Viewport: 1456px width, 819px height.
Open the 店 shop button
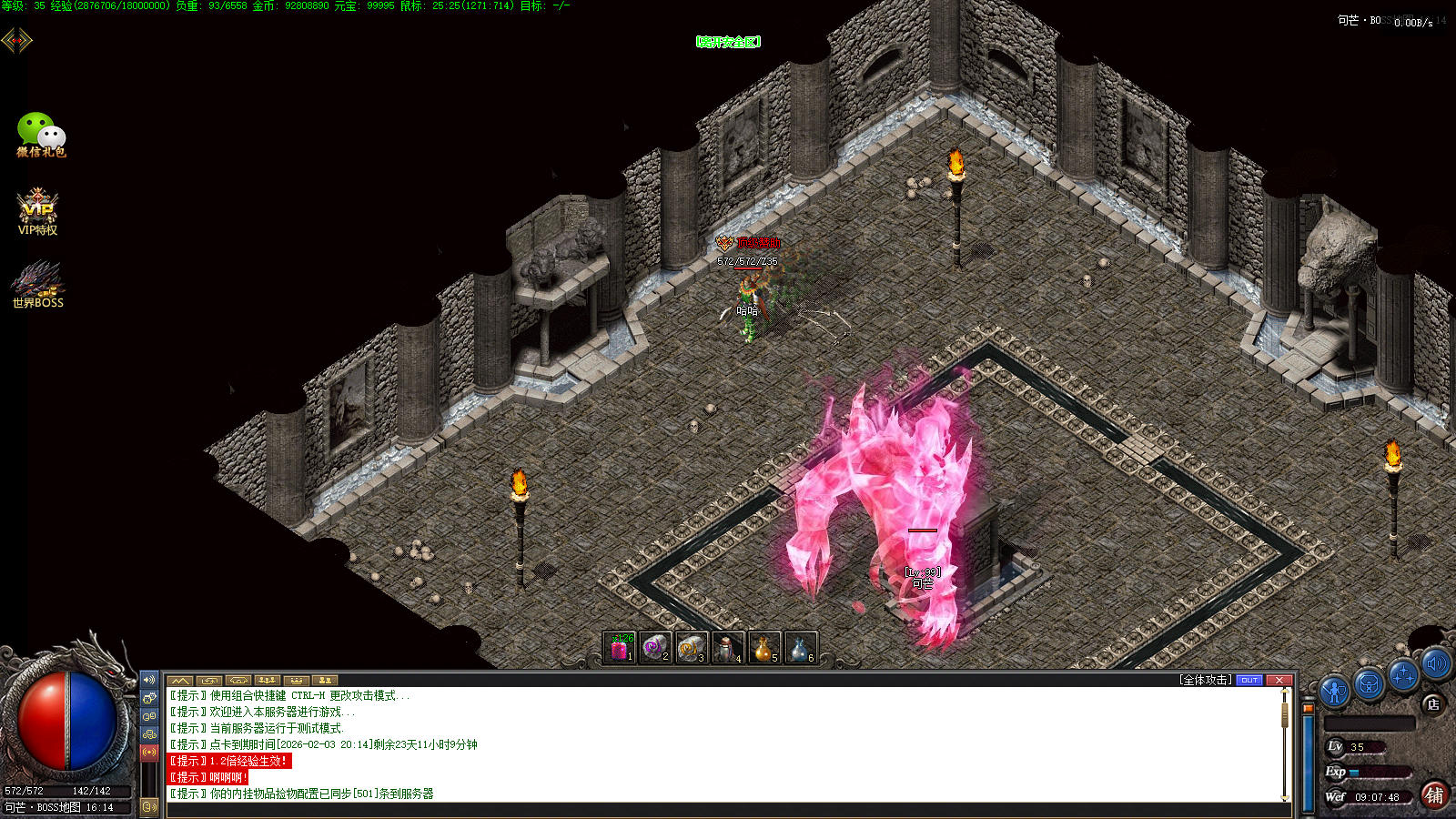point(1433,703)
